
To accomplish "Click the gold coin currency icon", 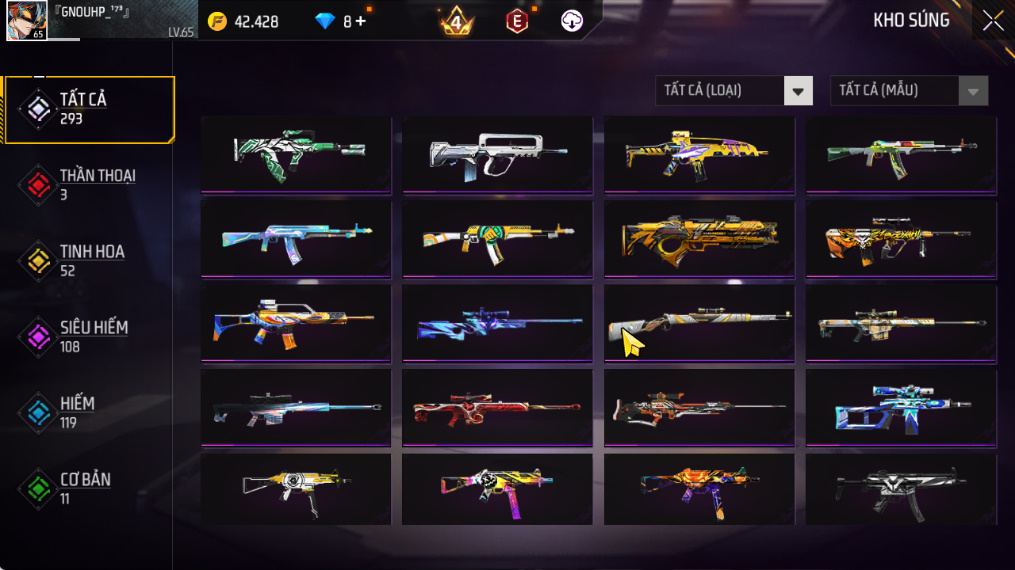I will (217, 21).
